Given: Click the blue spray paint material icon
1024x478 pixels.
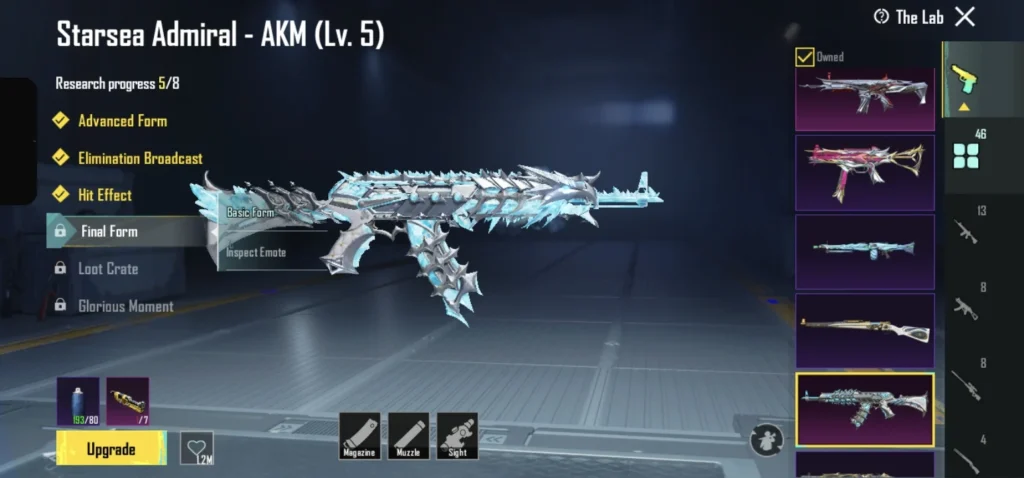Looking at the screenshot, I should pyautogui.click(x=78, y=401).
